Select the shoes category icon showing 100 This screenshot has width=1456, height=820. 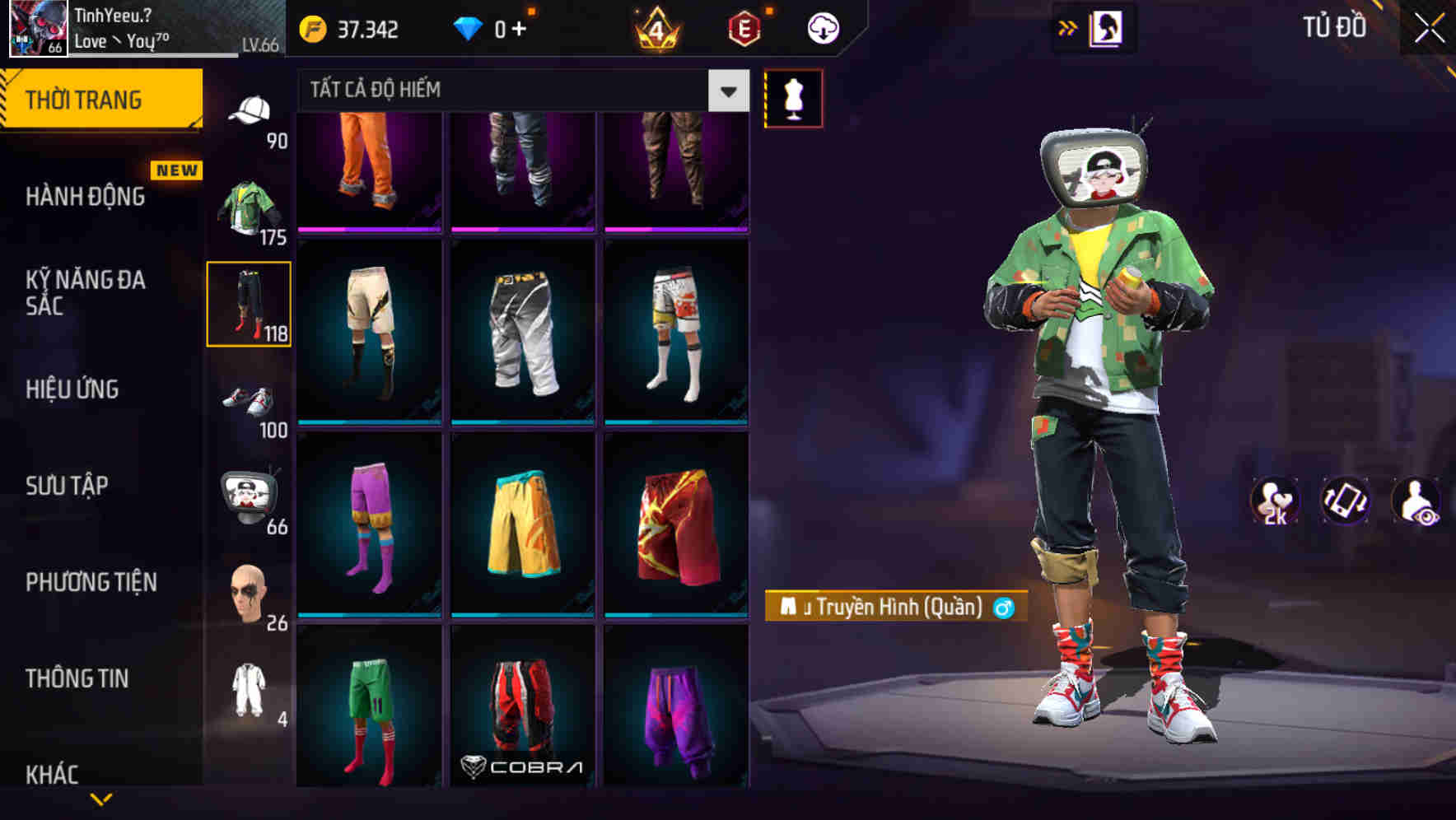click(x=250, y=403)
